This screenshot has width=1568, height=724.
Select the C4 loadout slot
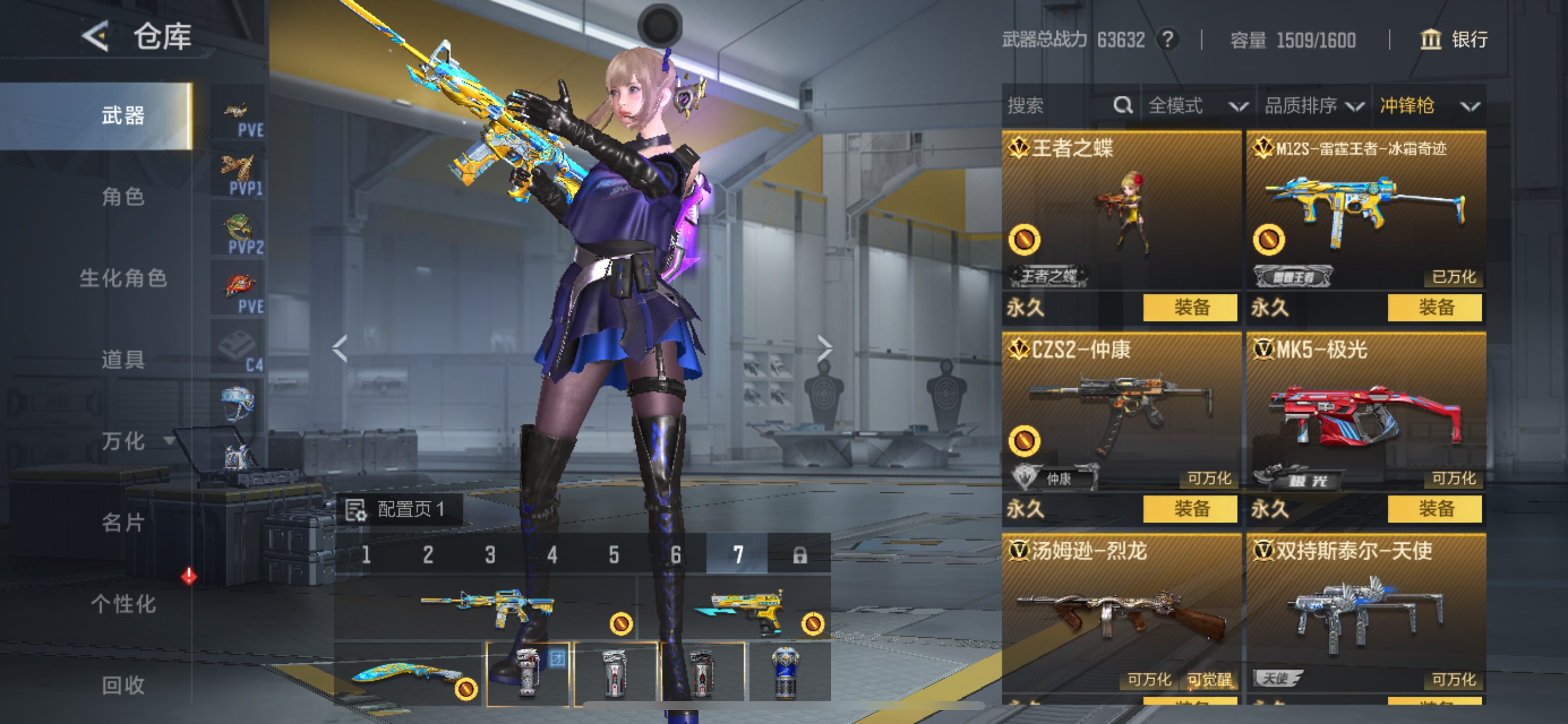tap(239, 349)
